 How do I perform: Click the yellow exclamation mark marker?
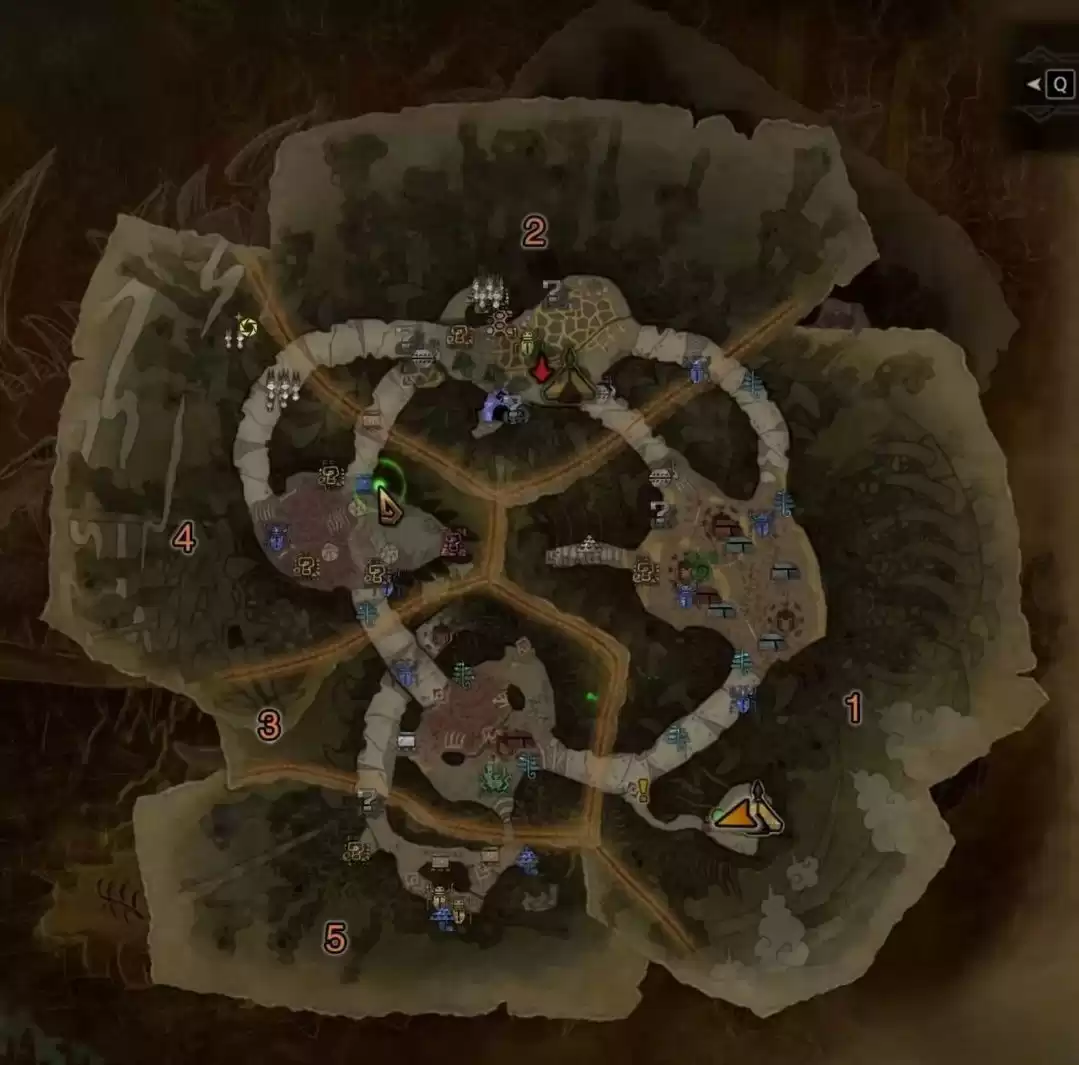[x=642, y=791]
